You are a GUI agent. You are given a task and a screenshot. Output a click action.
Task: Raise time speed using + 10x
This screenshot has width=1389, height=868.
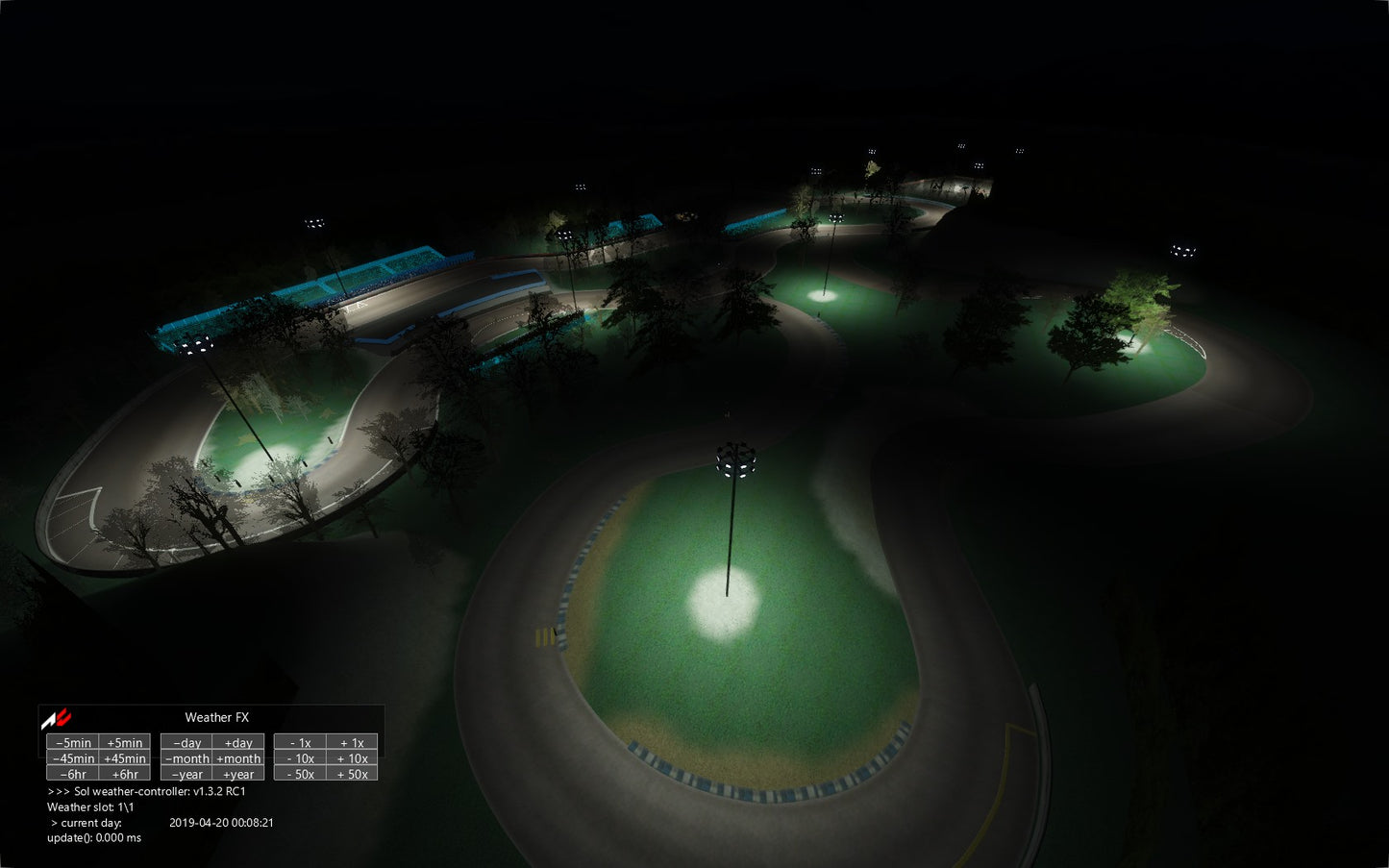(352, 758)
